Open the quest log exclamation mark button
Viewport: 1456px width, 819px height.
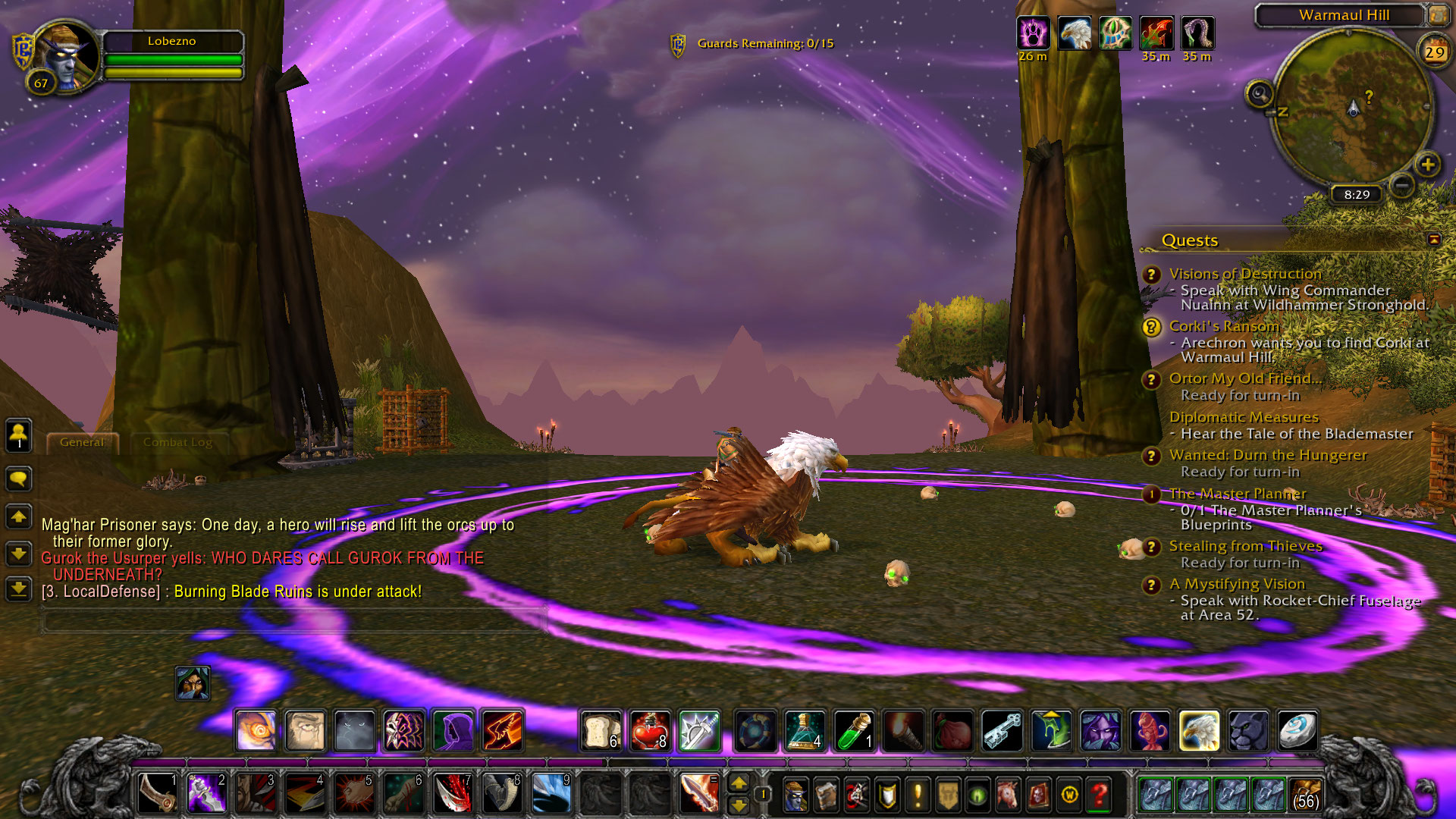tap(918, 795)
